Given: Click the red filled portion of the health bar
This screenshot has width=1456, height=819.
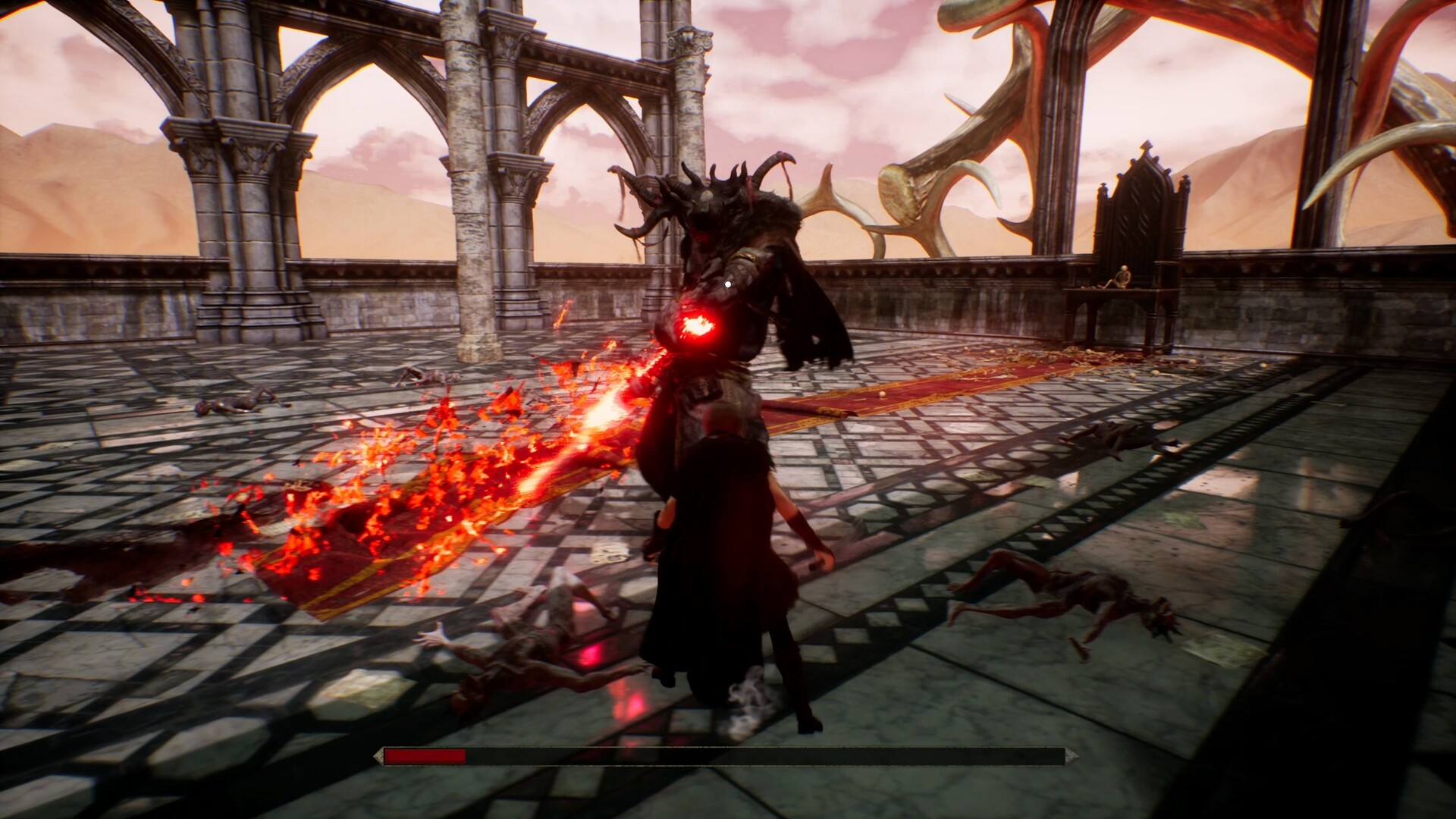Looking at the screenshot, I should click(425, 756).
